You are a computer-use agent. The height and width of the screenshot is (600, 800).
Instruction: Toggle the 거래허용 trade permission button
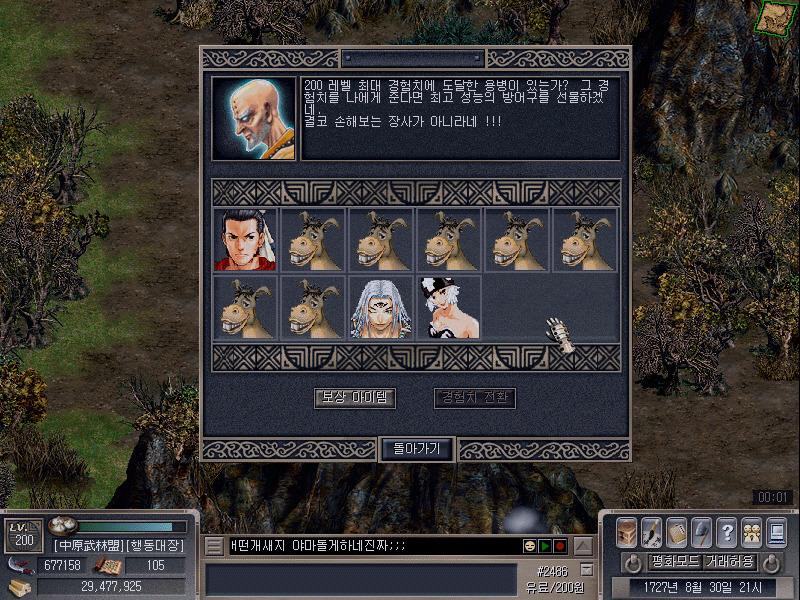pos(730,562)
